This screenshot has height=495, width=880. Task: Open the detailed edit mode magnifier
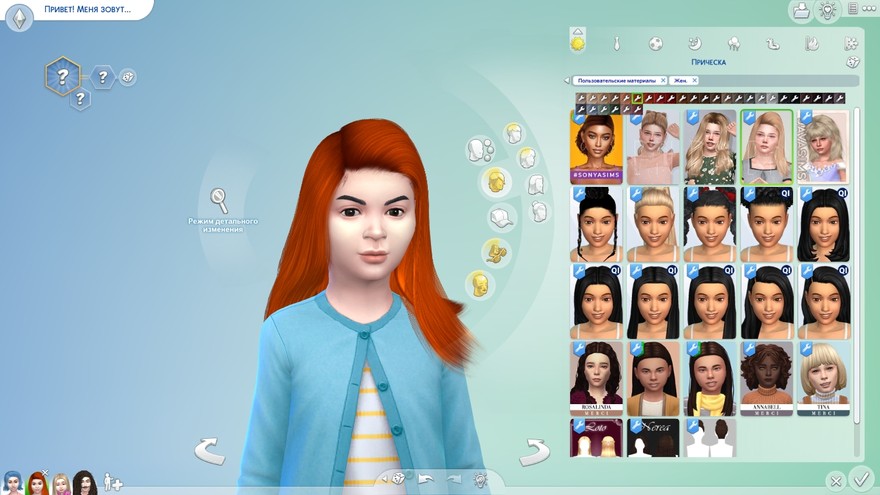(x=219, y=199)
